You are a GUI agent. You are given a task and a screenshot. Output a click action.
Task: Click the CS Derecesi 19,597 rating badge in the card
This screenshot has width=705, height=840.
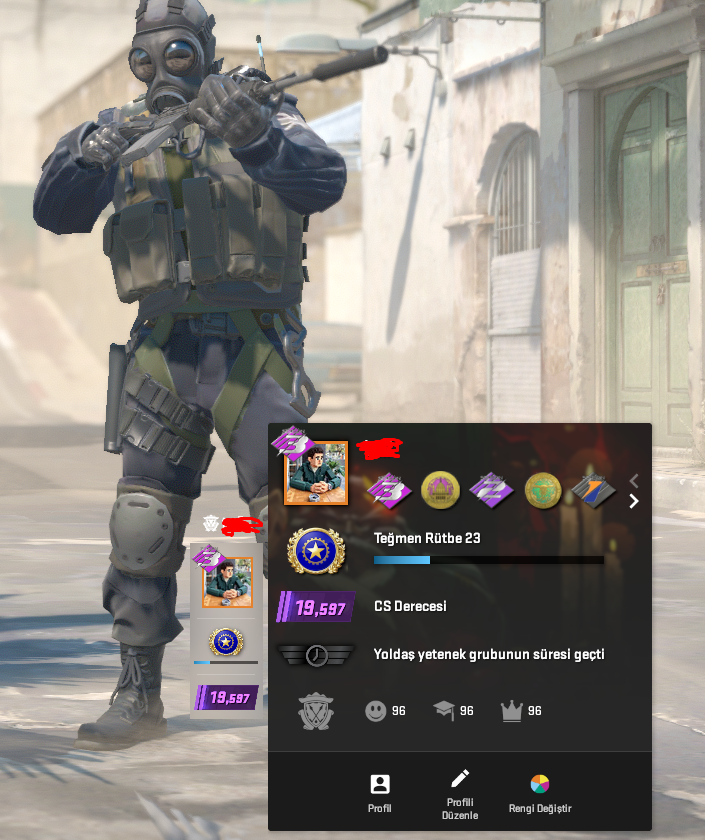coord(316,607)
